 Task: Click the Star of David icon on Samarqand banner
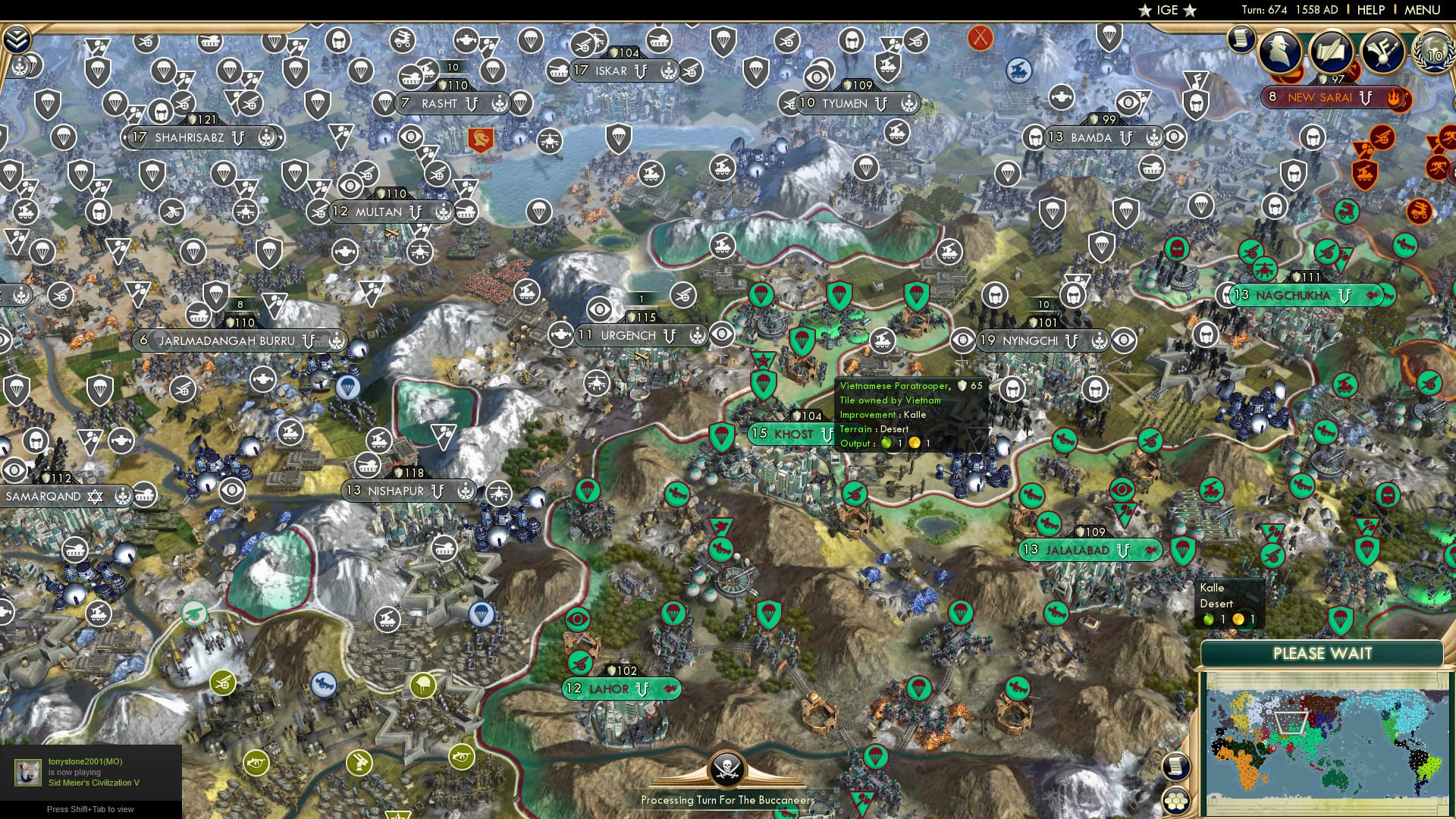pyautogui.click(x=95, y=497)
